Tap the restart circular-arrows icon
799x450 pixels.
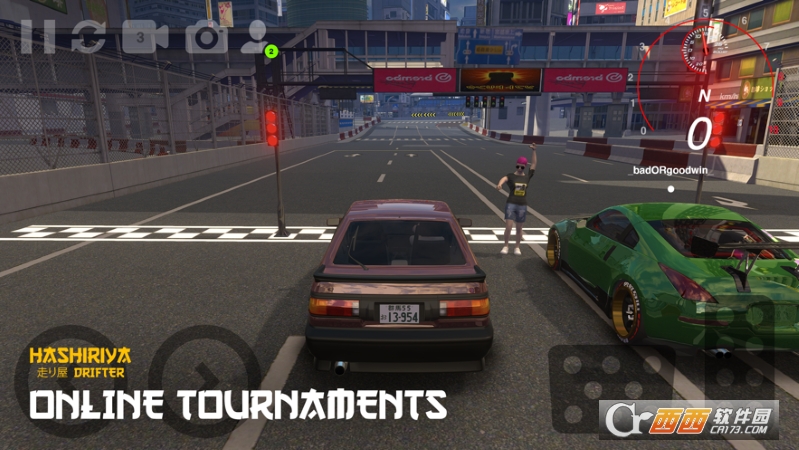[88, 37]
